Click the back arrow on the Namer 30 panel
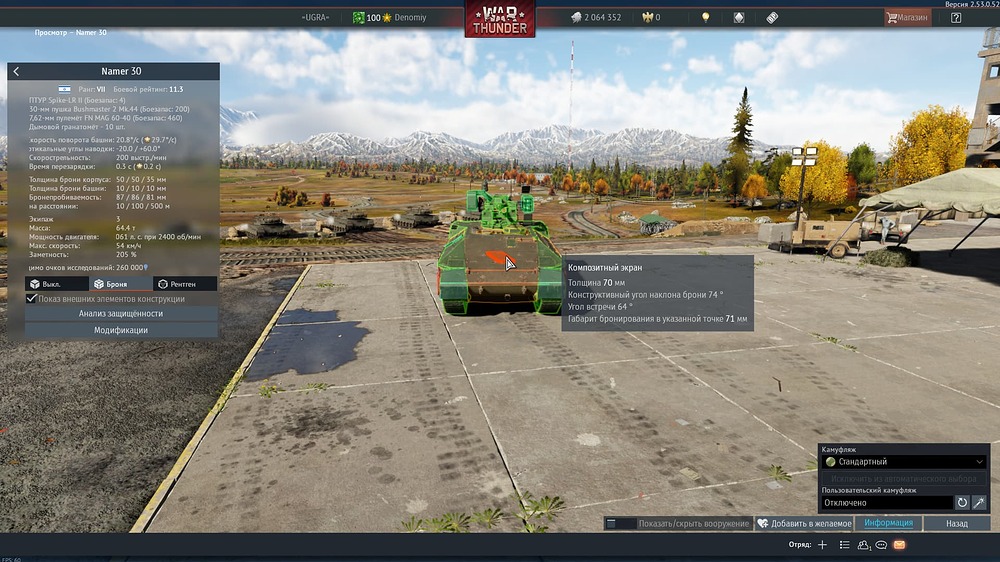1000x562 pixels. click(16, 72)
